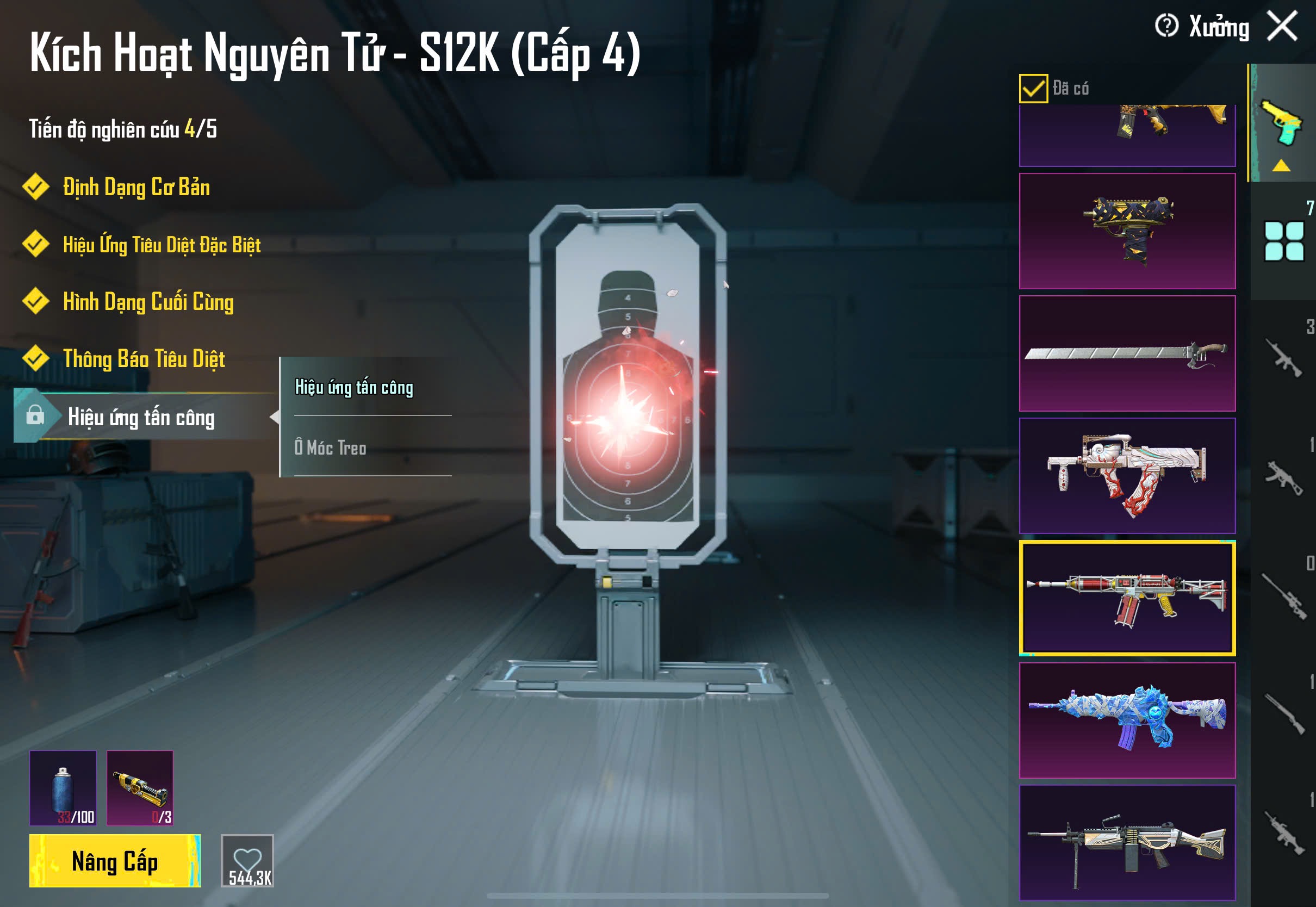
Task: Choose the white and red Groza skin
Action: tap(1127, 476)
